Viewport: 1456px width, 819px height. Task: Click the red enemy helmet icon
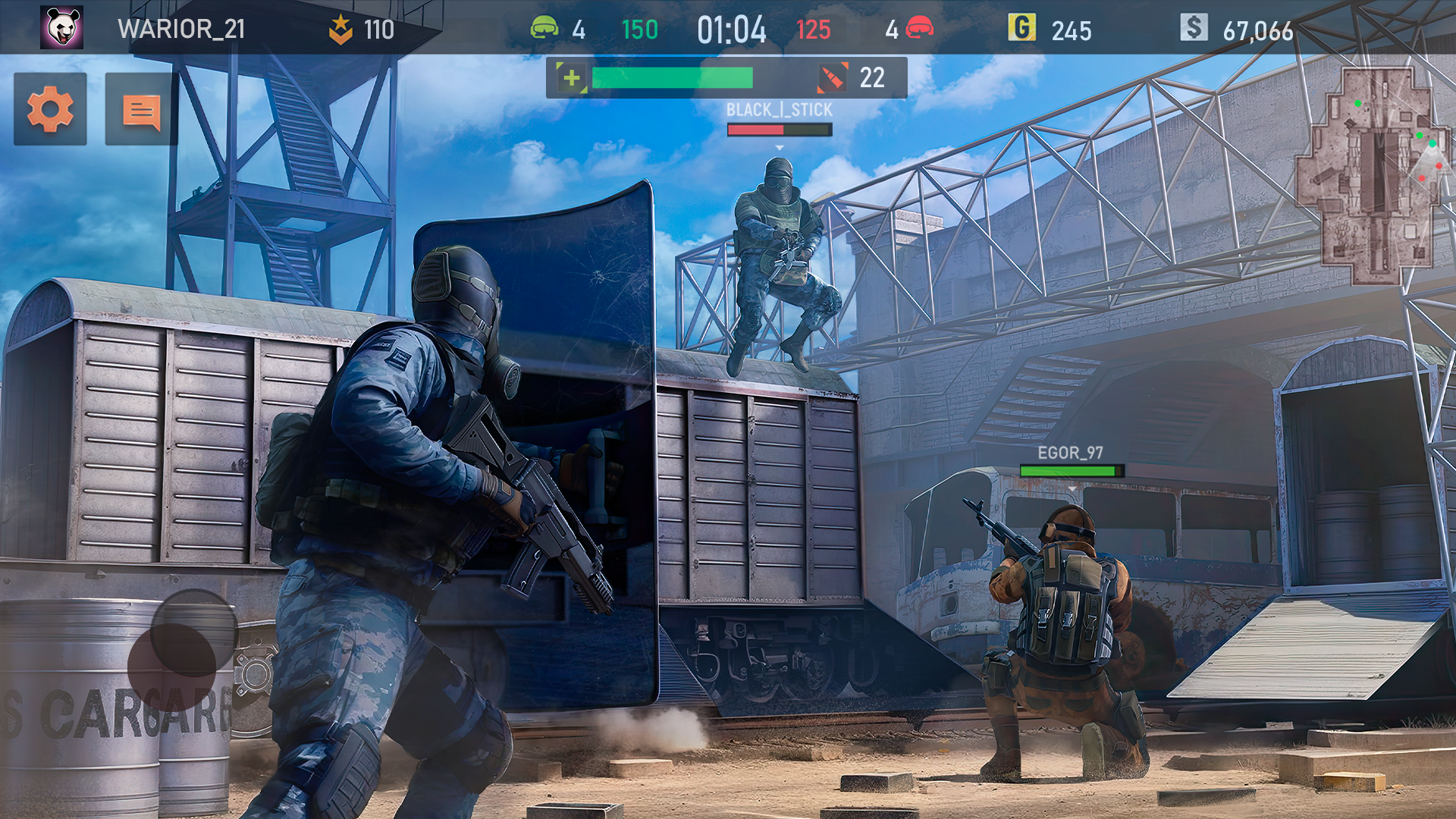(920, 28)
